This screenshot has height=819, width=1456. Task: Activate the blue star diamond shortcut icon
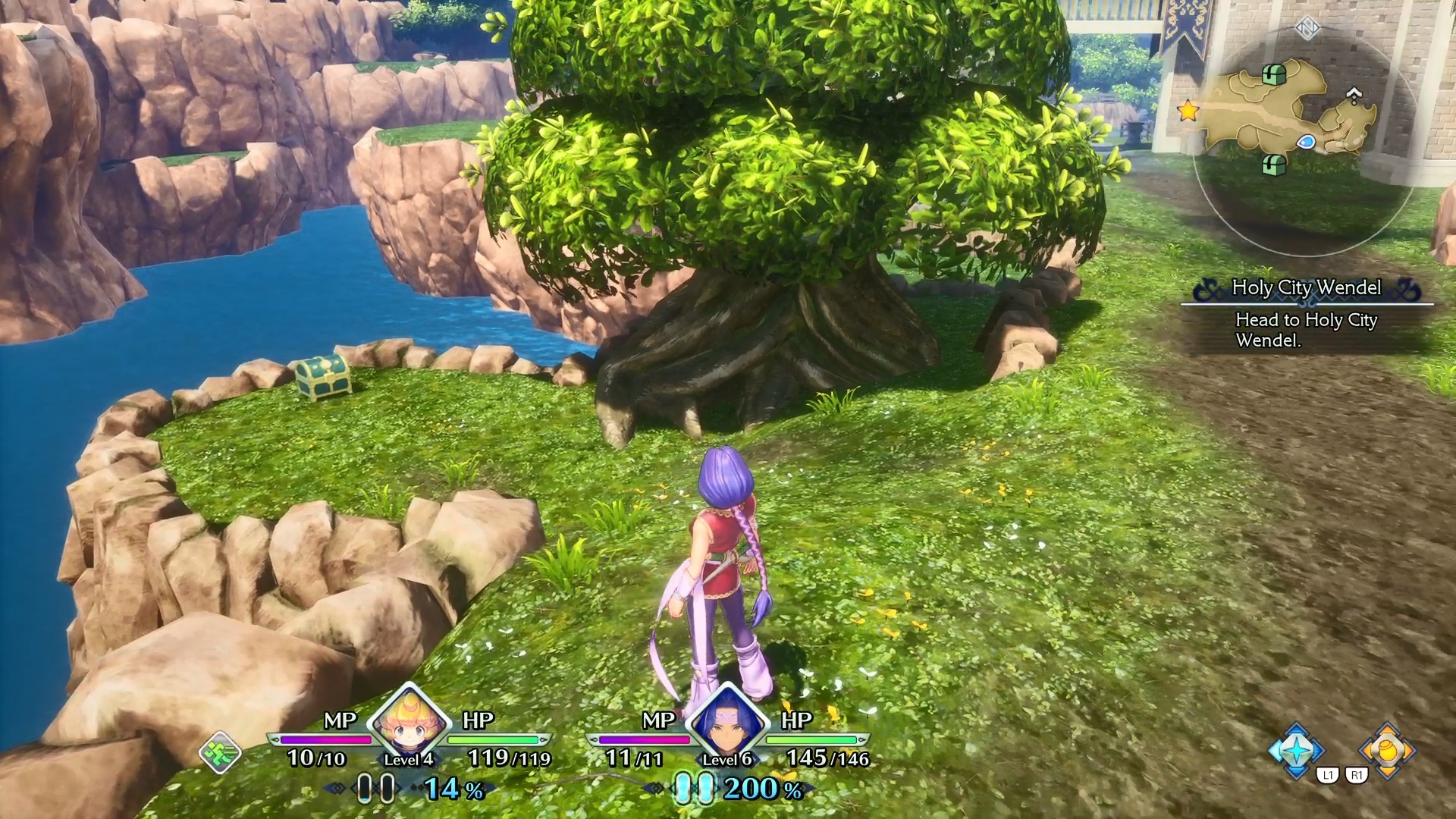(x=1297, y=750)
